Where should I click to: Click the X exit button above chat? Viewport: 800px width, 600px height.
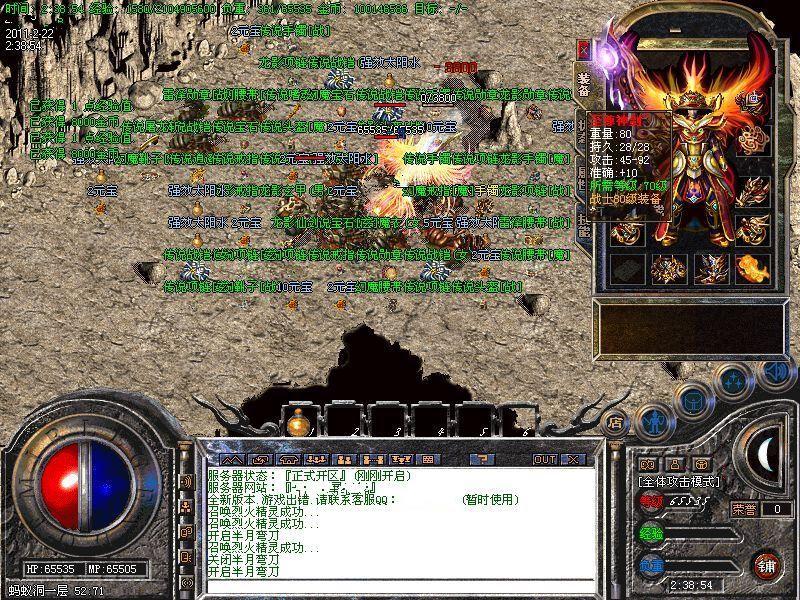click(x=573, y=459)
